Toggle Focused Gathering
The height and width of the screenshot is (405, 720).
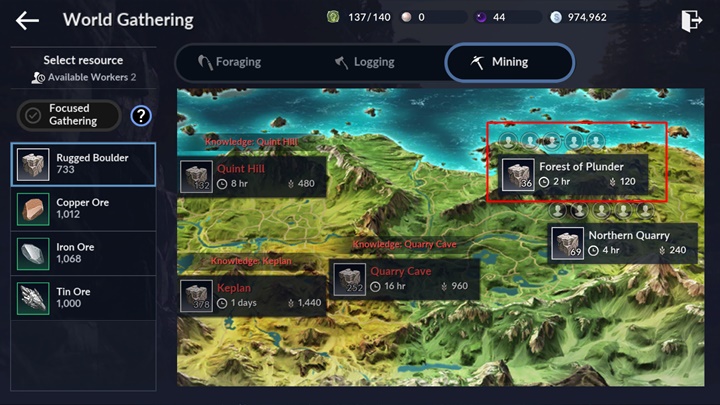[x=70, y=115]
